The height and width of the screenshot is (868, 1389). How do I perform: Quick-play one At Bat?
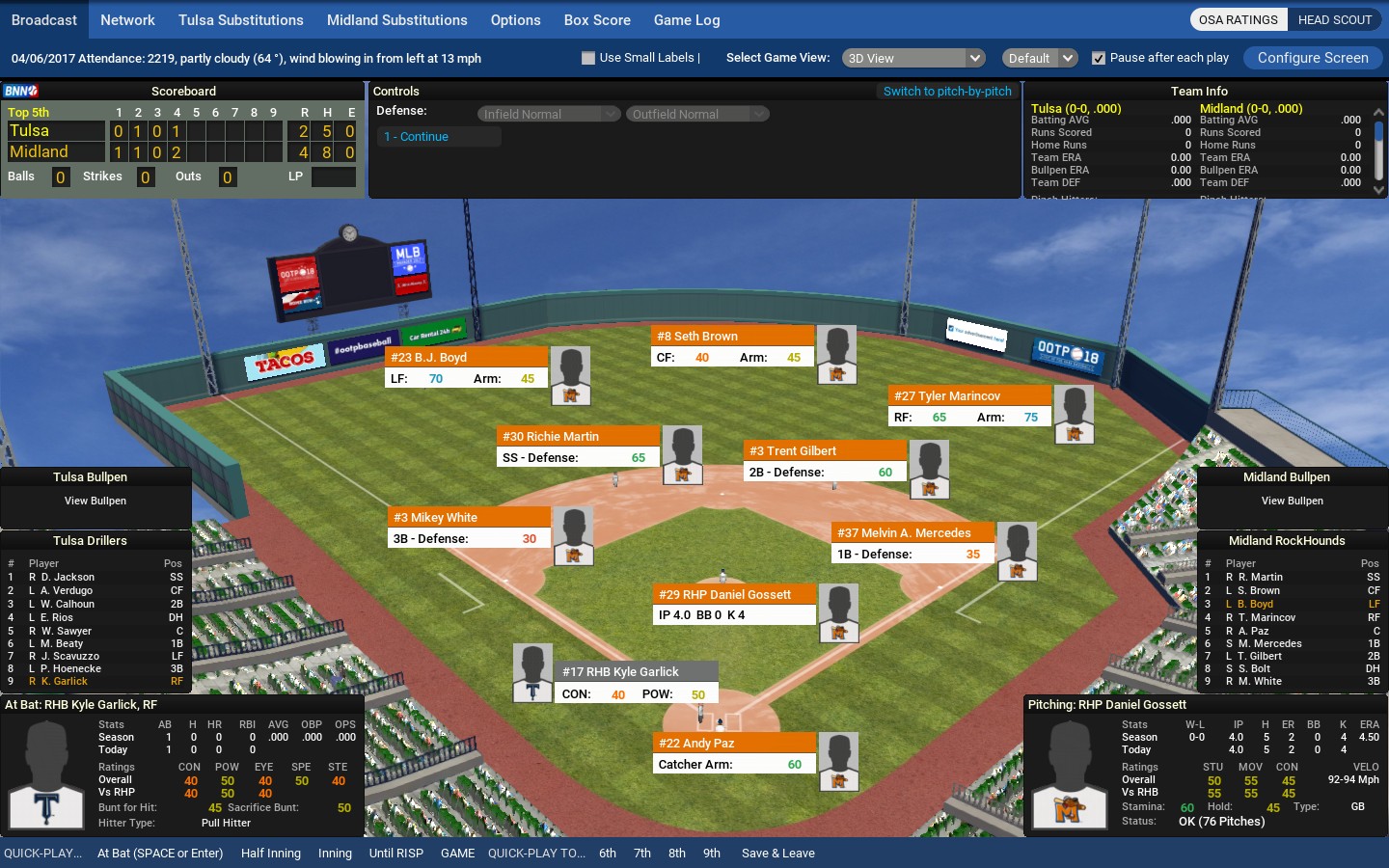[x=160, y=854]
